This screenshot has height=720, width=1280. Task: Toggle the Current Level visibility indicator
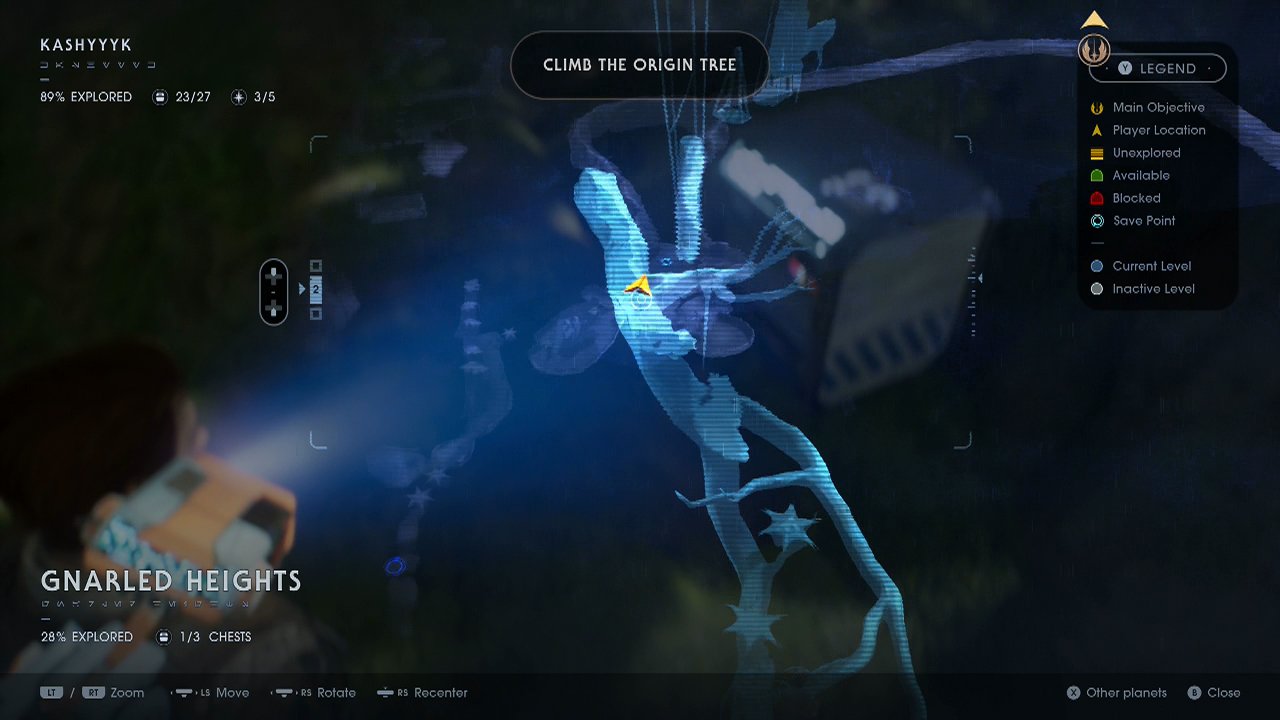1097,266
